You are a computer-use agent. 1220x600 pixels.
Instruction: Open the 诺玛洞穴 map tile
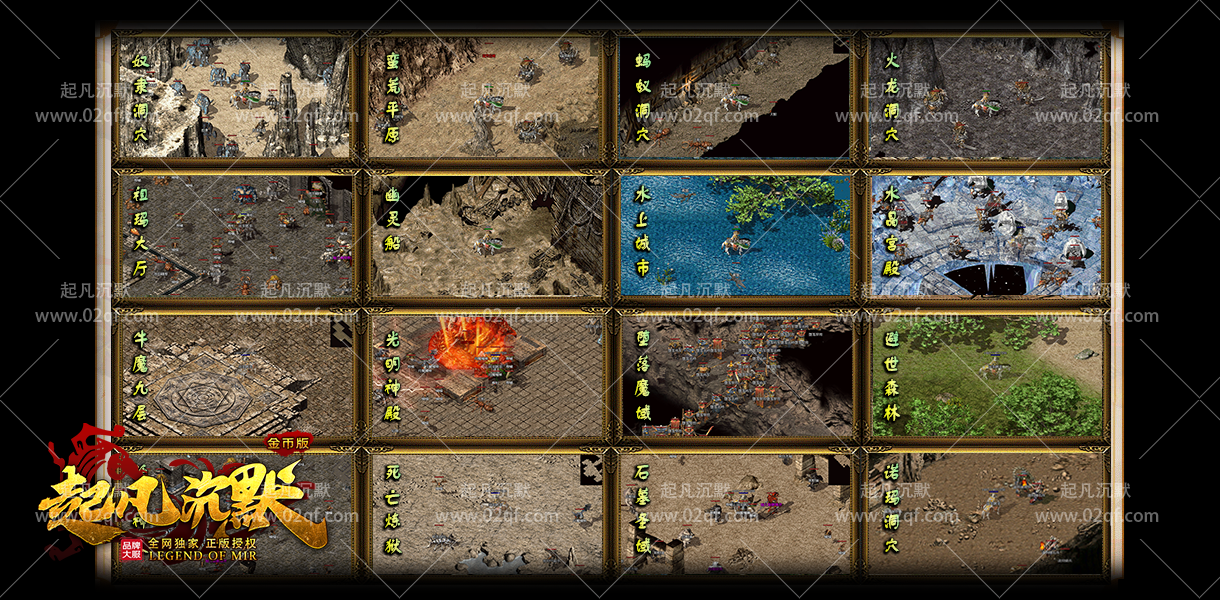click(x=985, y=513)
